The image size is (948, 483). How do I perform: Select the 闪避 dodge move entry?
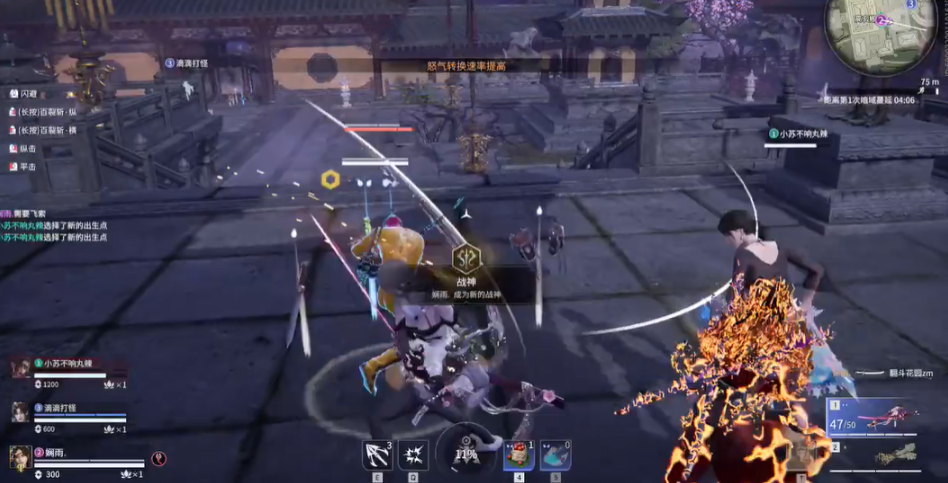click(x=26, y=93)
